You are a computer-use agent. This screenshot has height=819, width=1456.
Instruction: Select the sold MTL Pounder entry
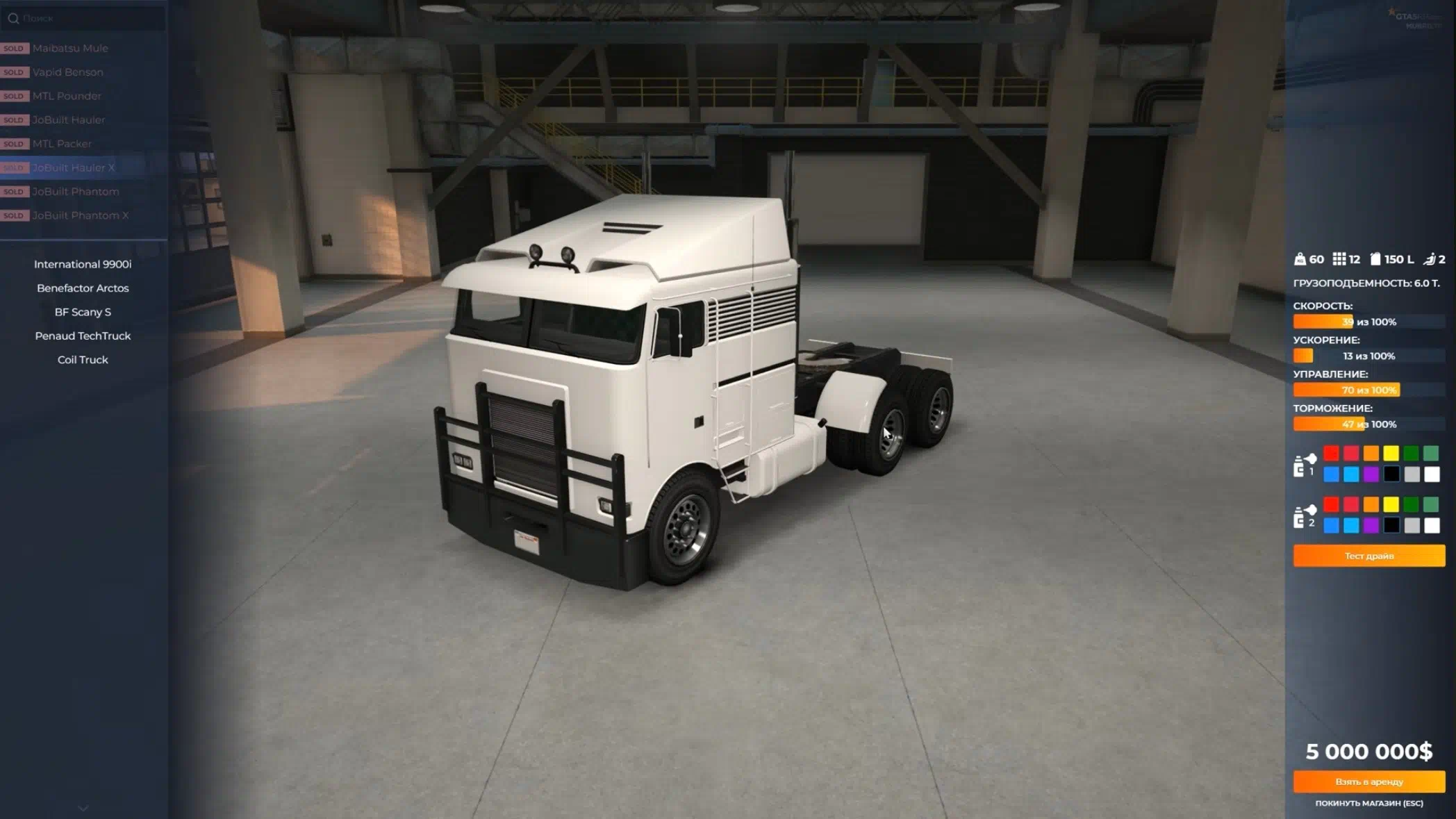(x=67, y=96)
